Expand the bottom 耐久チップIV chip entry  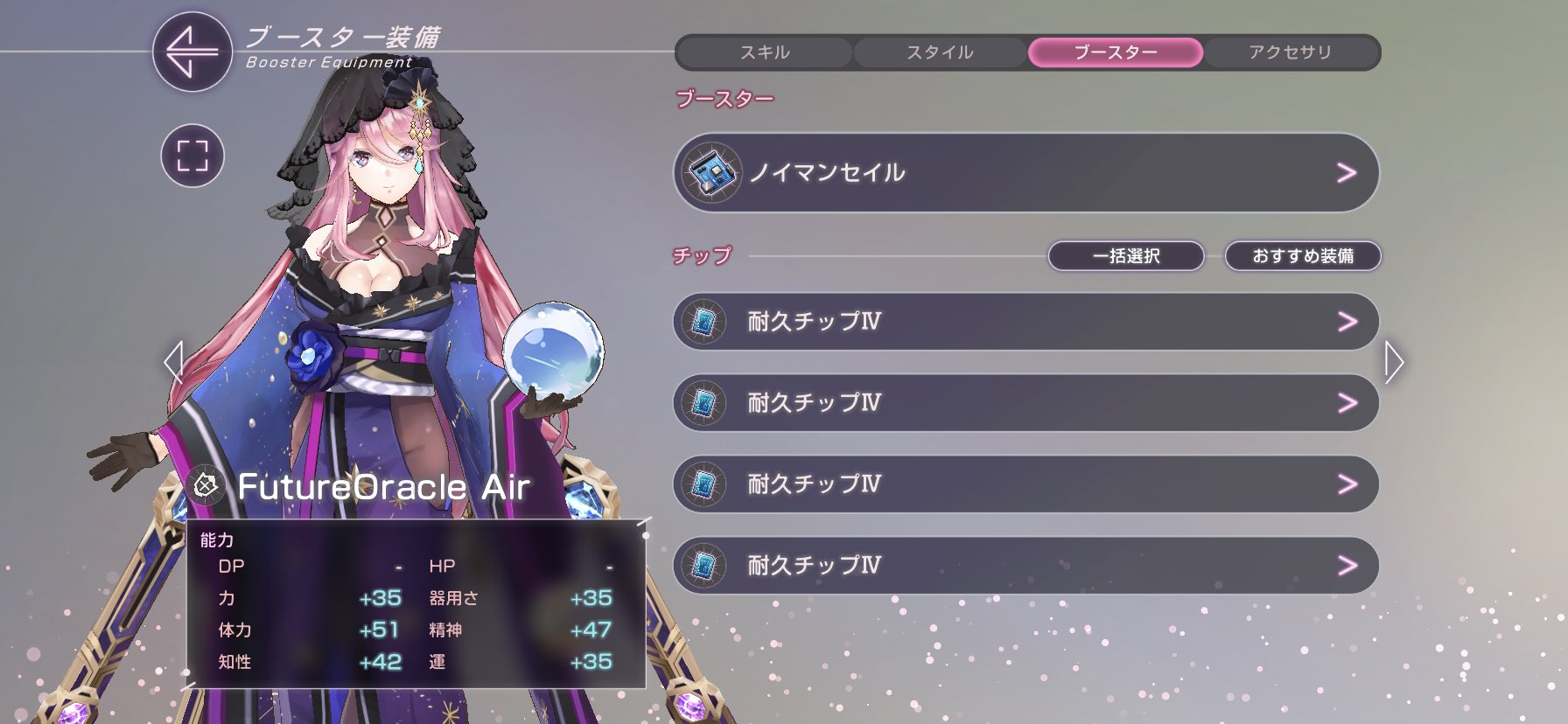point(1347,566)
